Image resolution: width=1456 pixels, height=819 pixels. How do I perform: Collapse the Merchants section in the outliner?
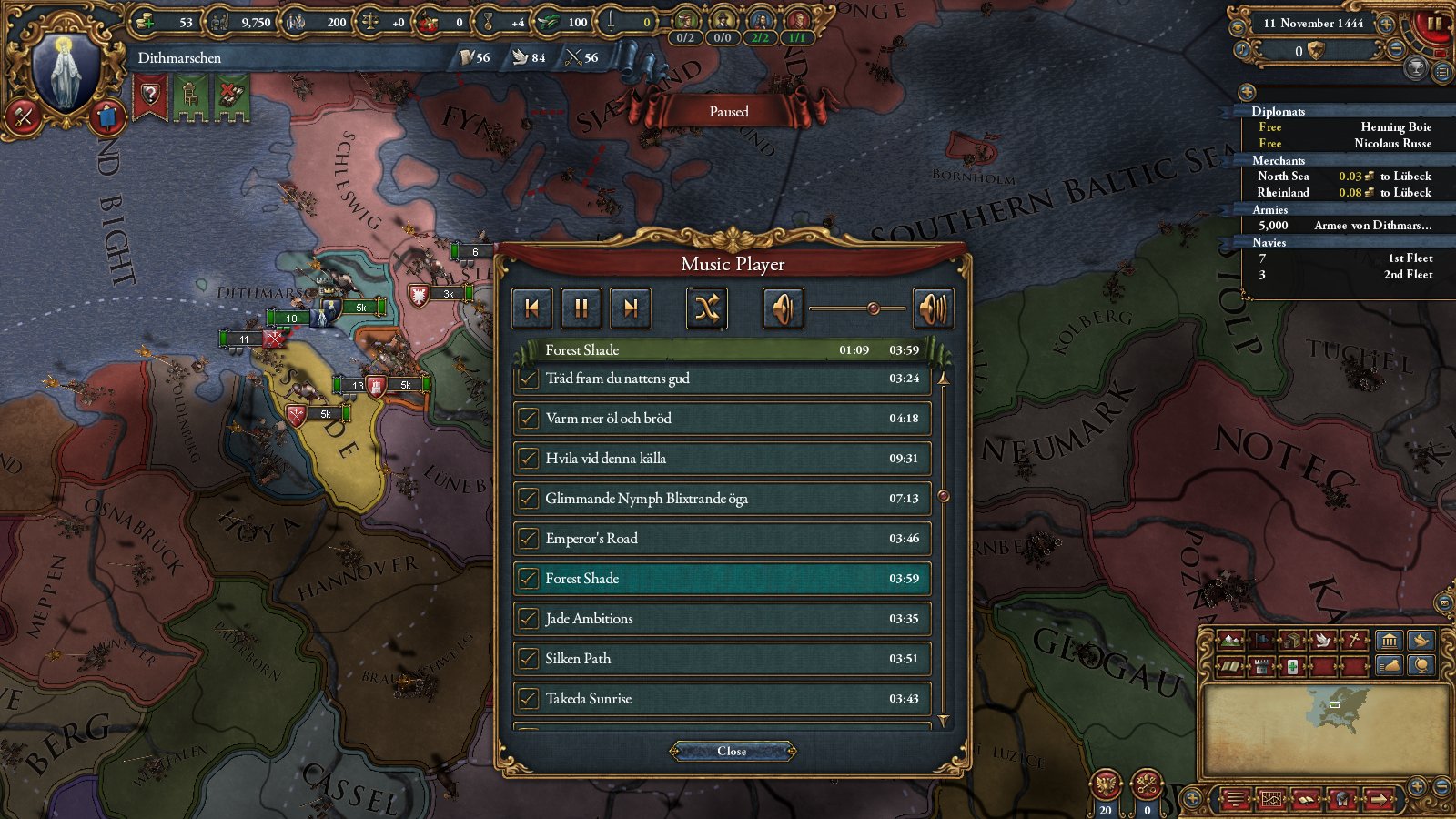pyautogui.click(x=1280, y=160)
